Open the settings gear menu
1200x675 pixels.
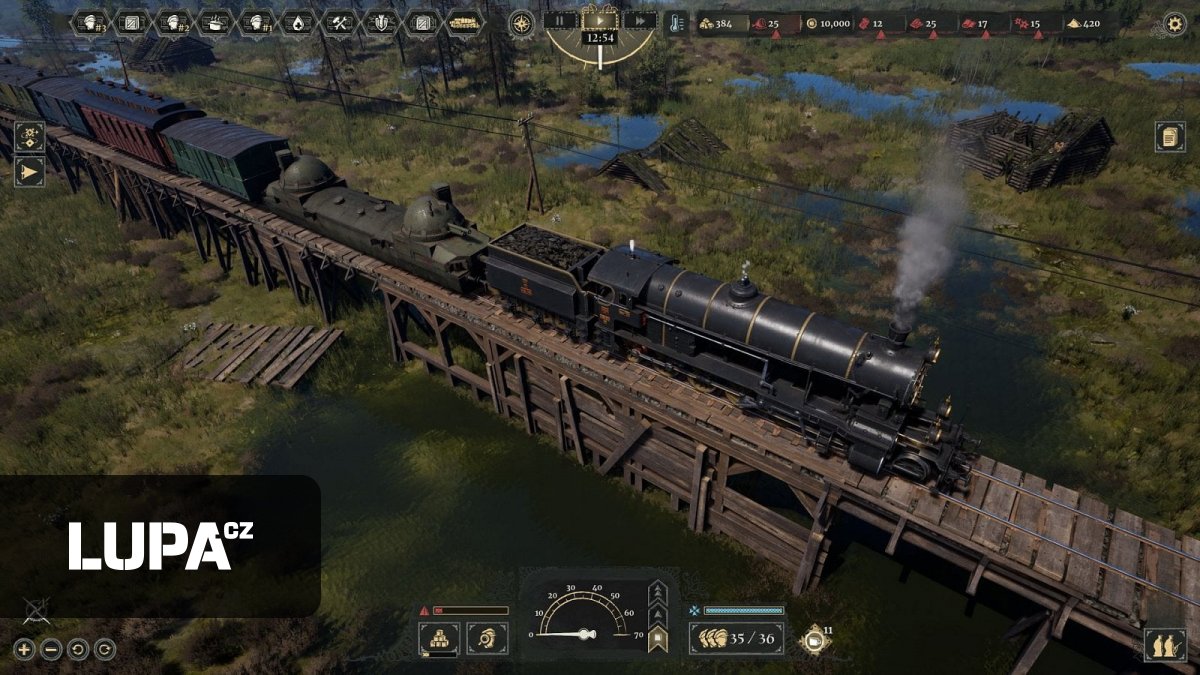click(x=1175, y=23)
